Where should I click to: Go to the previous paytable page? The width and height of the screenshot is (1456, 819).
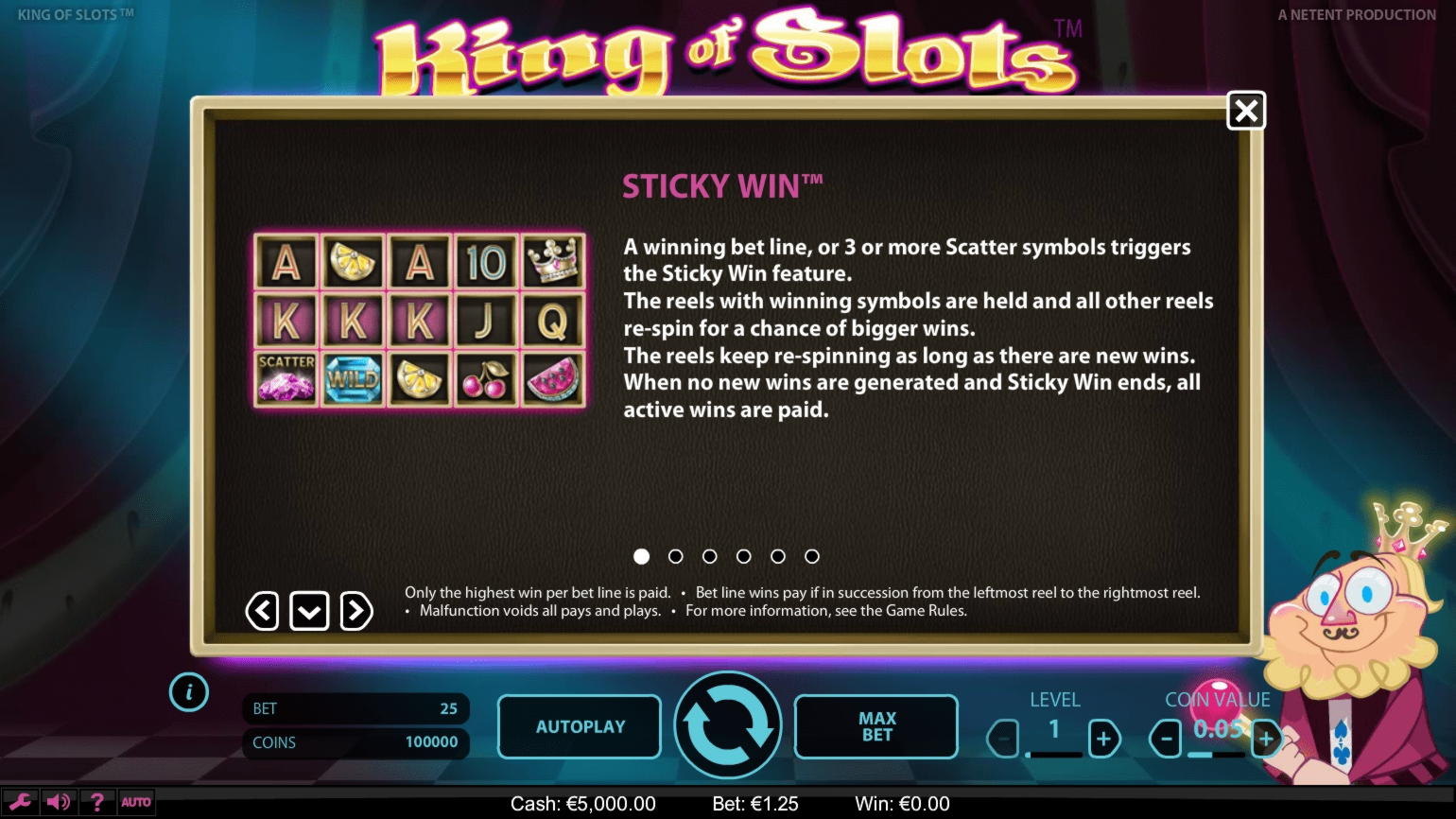(262, 612)
